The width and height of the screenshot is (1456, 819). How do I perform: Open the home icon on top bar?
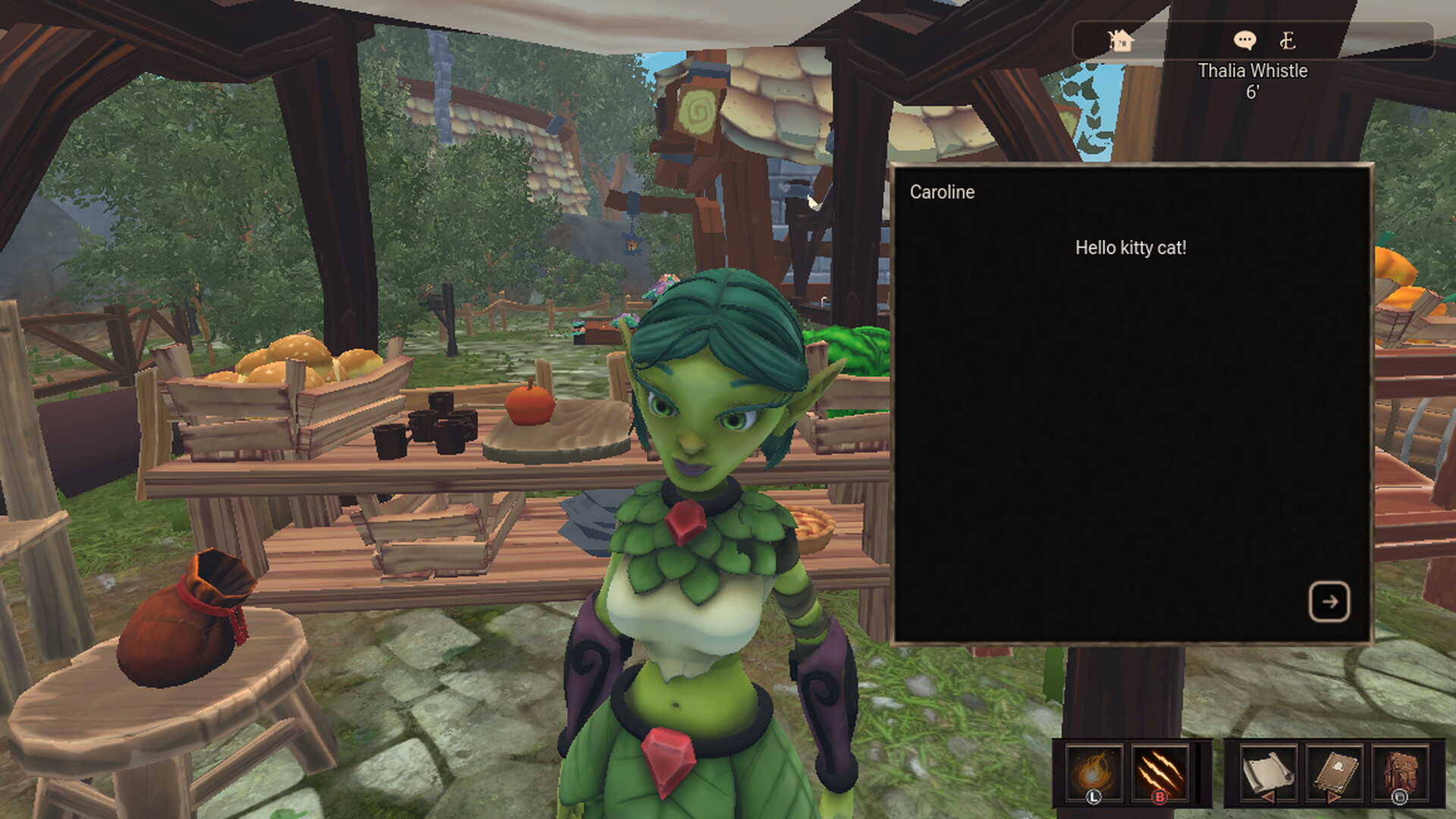(1121, 41)
